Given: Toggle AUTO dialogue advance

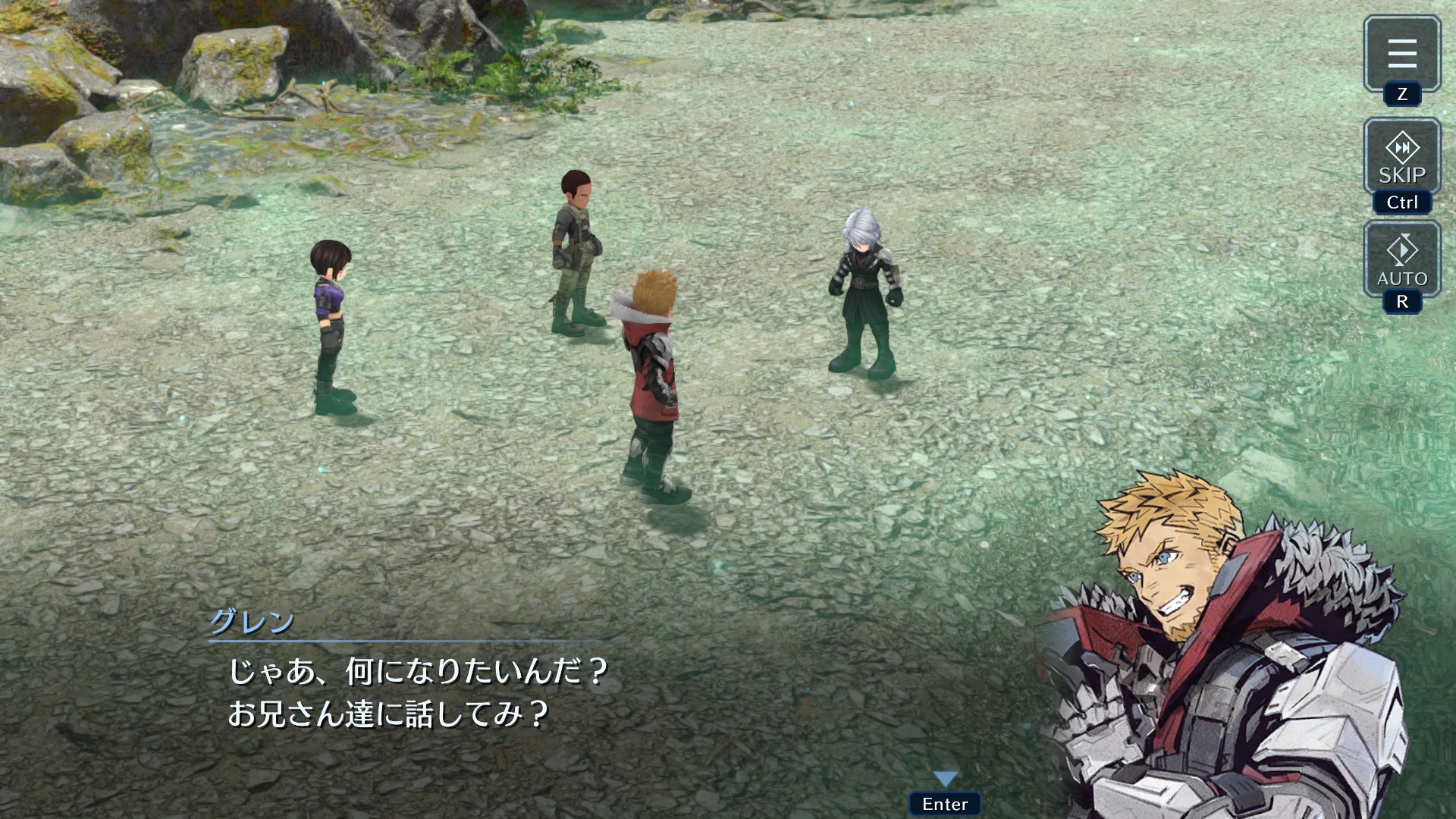Looking at the screenshot, I should point(1401,260).
